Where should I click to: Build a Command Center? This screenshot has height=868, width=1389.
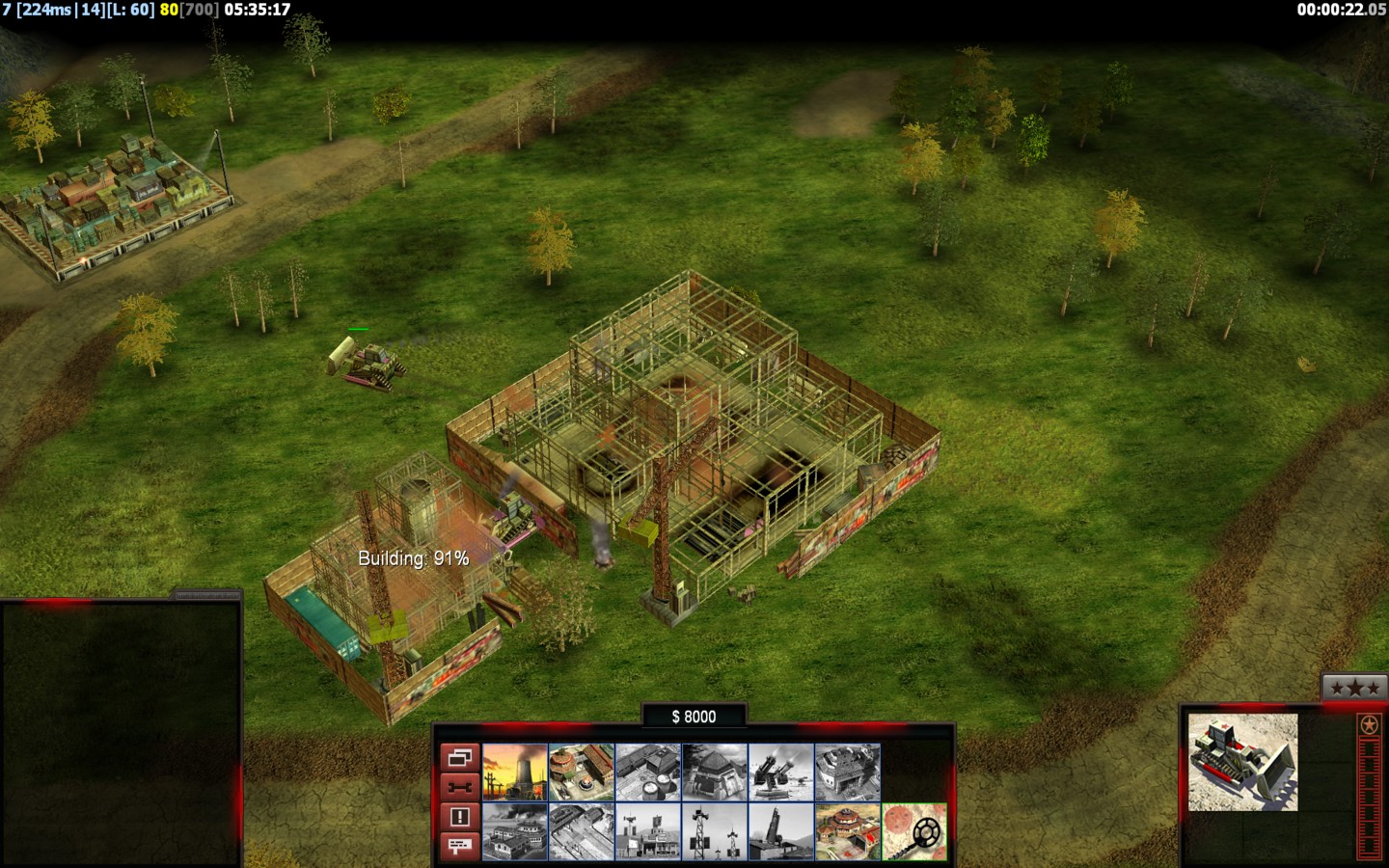(x=848, y=831)
